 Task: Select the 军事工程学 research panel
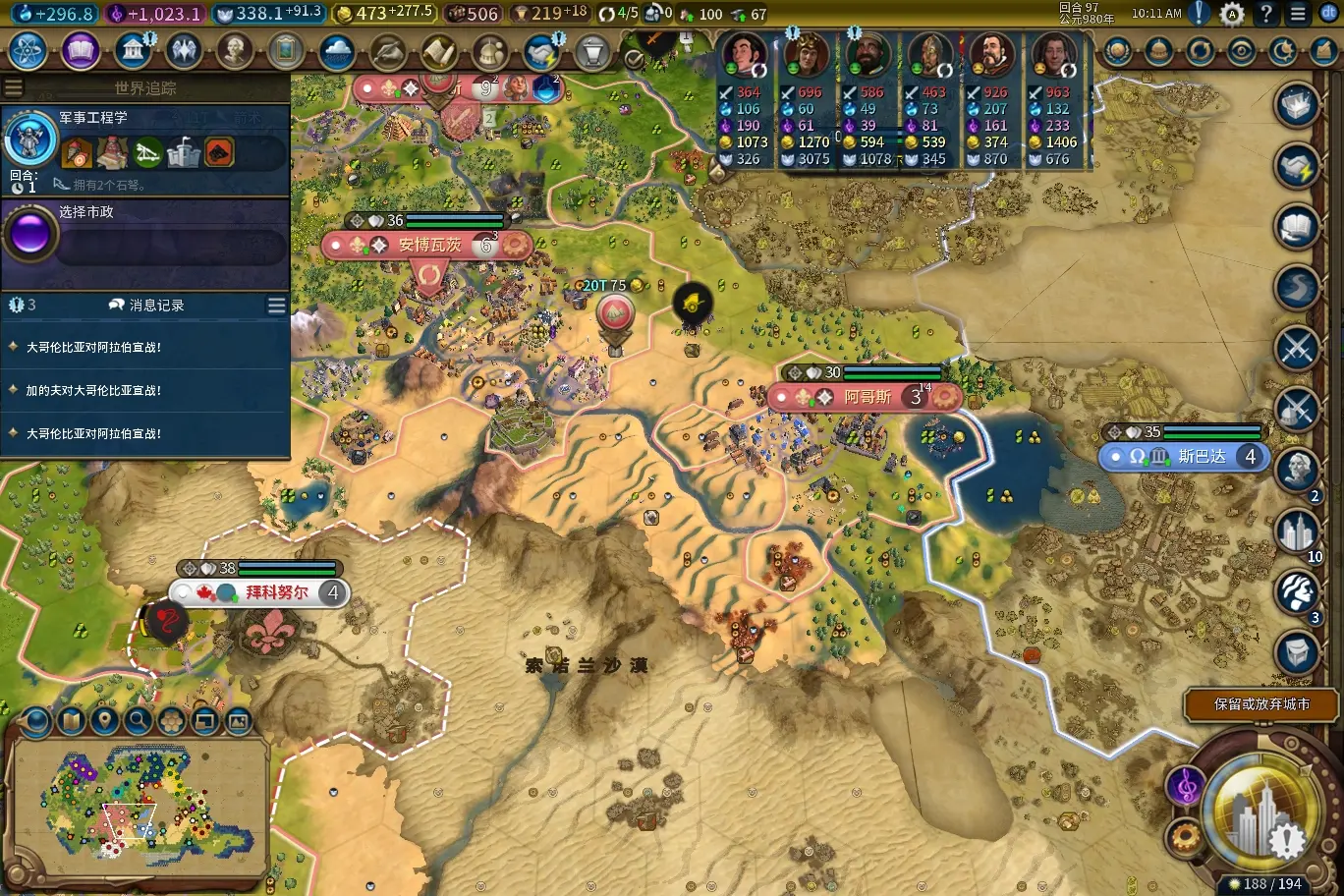coord(145,147)
